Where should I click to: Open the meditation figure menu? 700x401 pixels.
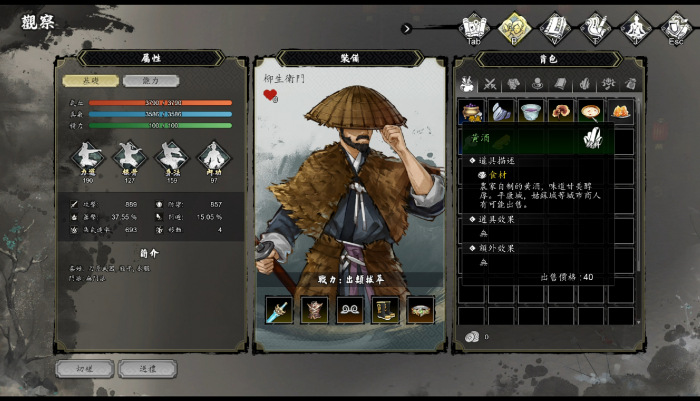(x=634, y=27)
